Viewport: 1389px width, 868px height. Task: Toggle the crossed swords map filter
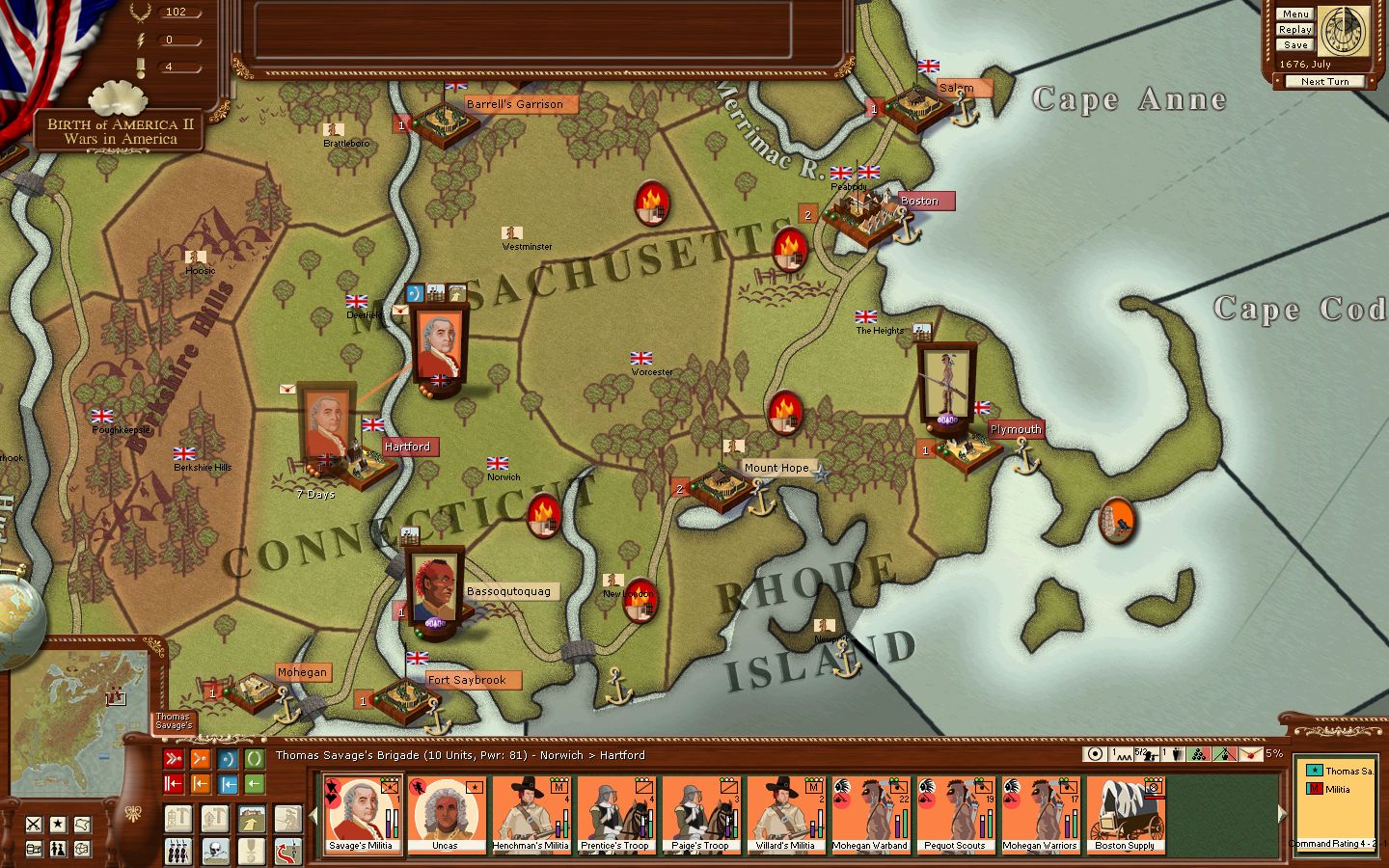(x=34, y=825)
